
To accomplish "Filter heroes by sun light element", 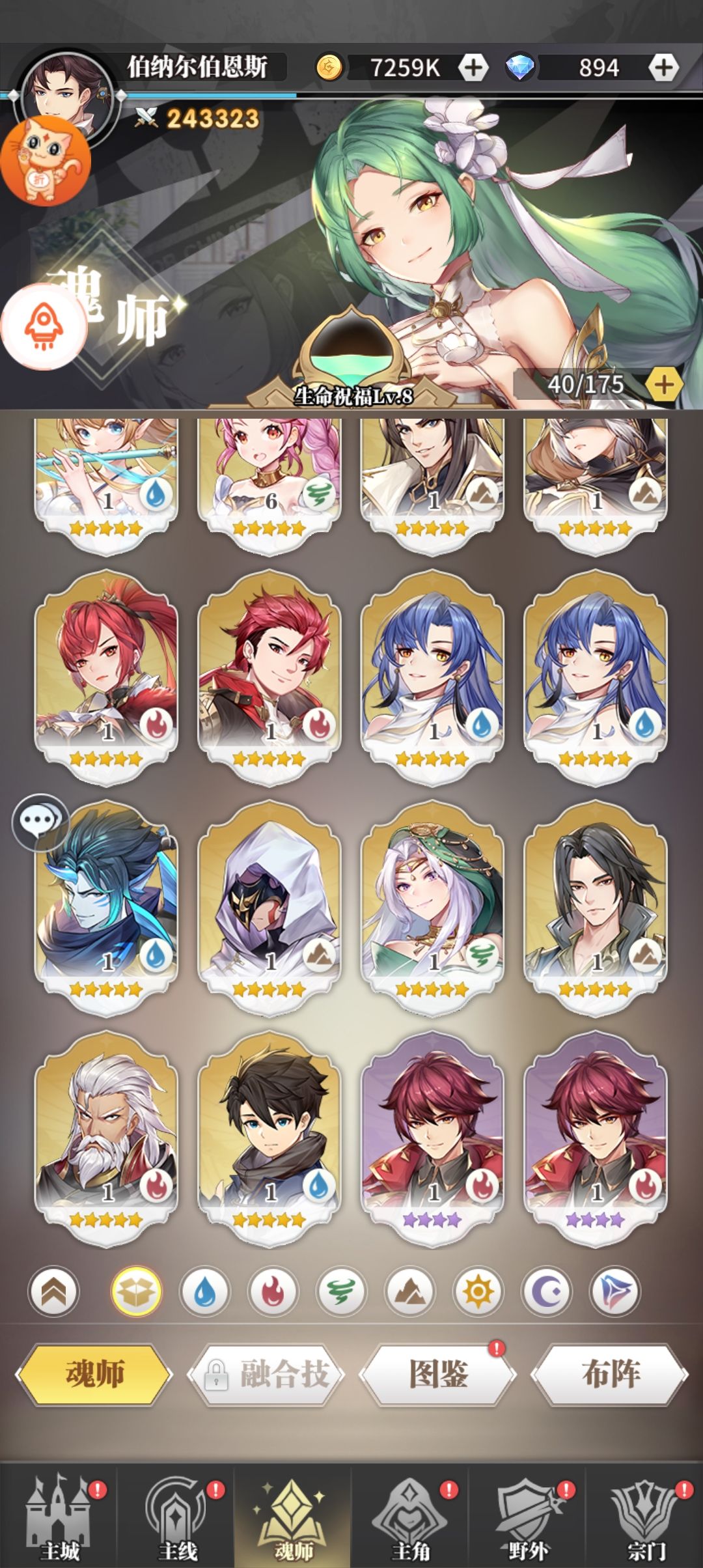I will pyautogui.click(x=478, y=1292).
